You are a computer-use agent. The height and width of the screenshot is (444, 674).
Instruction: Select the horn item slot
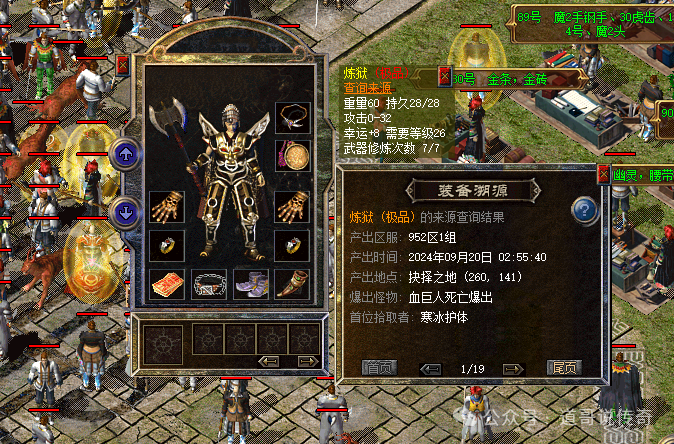coord(292,284)
